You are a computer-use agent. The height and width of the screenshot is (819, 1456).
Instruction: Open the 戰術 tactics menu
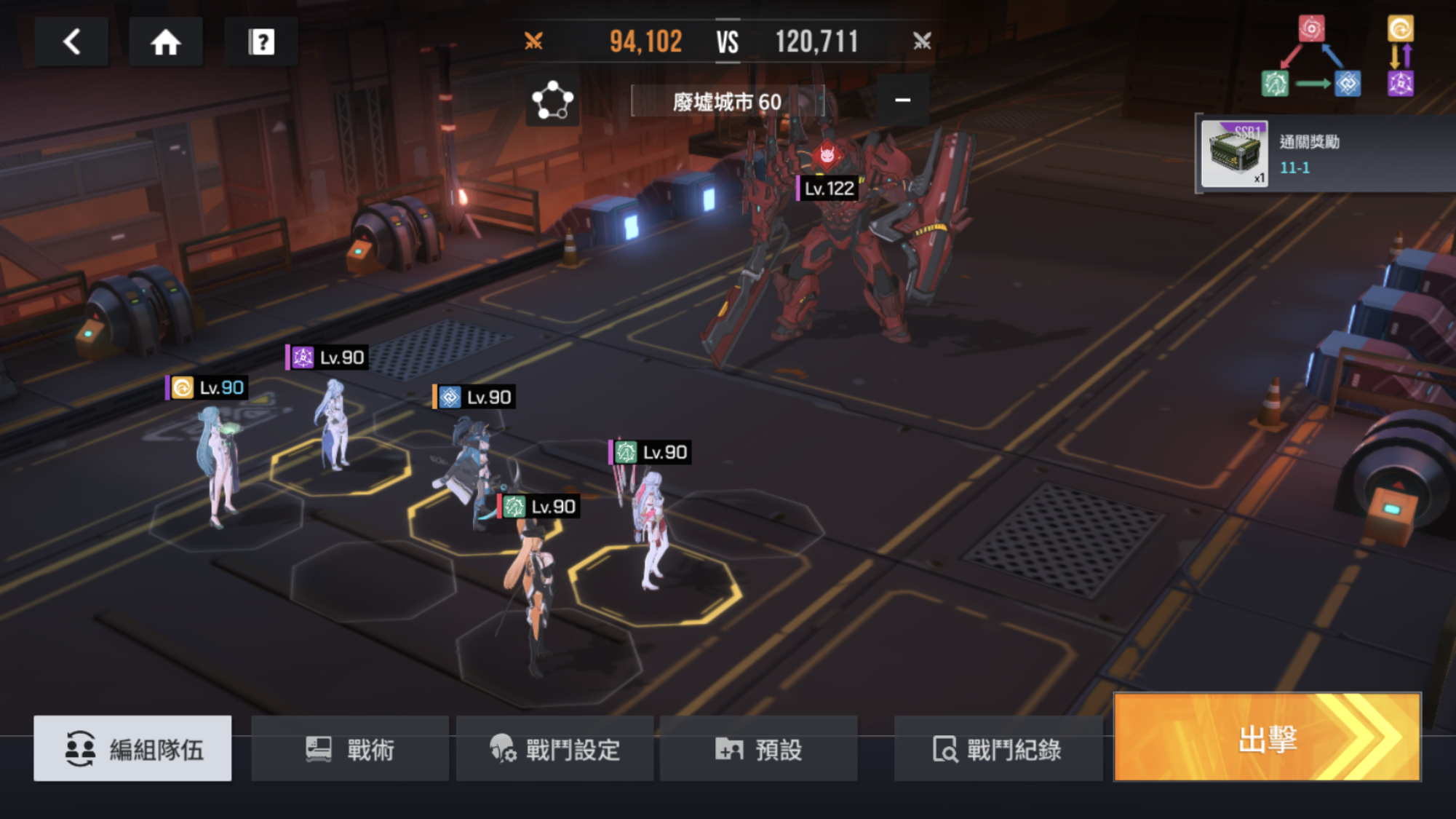pos(350,748)
